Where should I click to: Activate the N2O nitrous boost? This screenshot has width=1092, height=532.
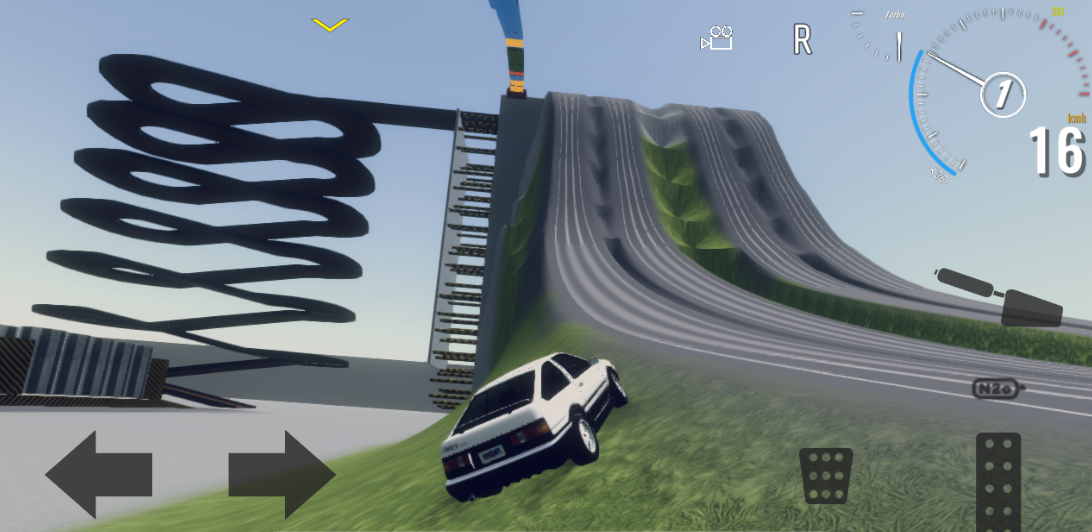pos(999,387)
